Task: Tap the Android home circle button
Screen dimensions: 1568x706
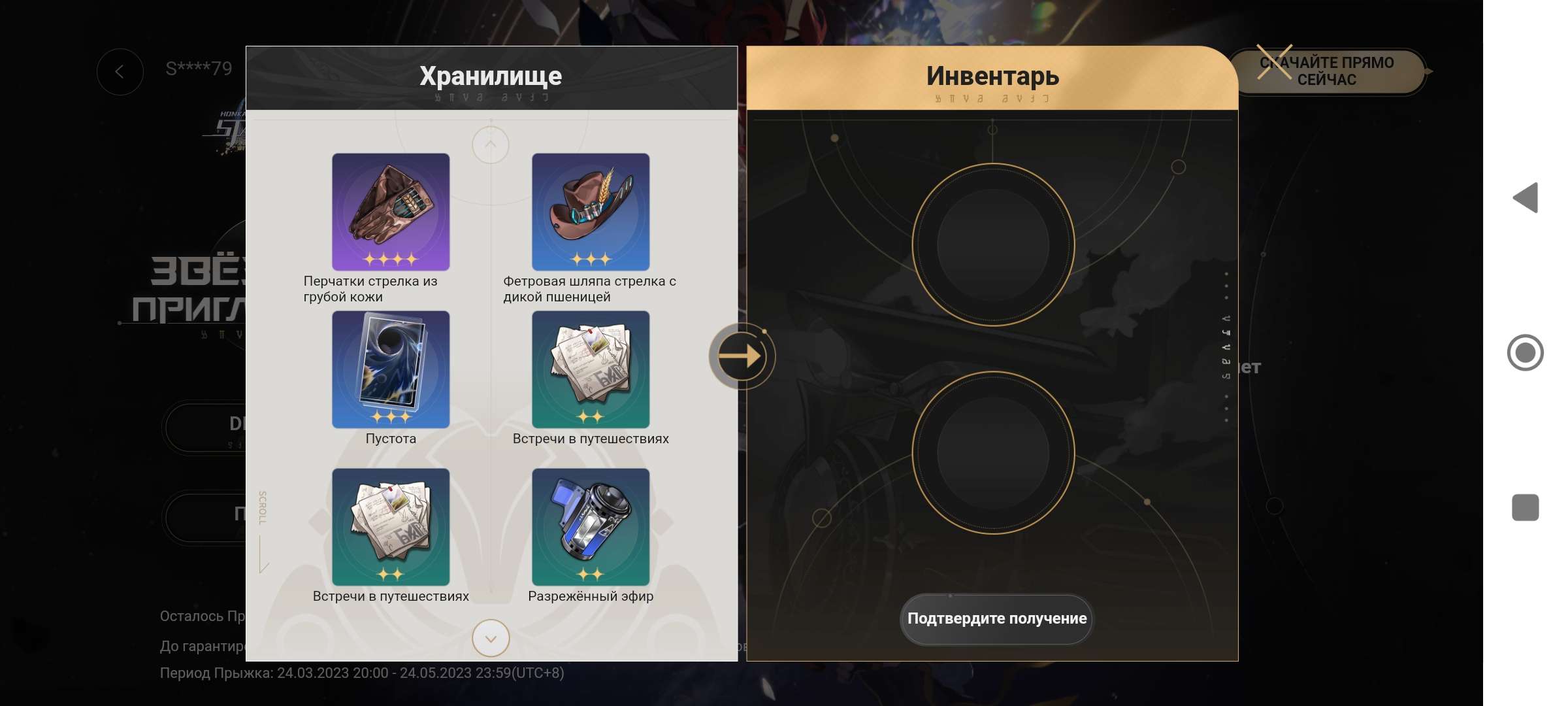Action: (1526, 353)
